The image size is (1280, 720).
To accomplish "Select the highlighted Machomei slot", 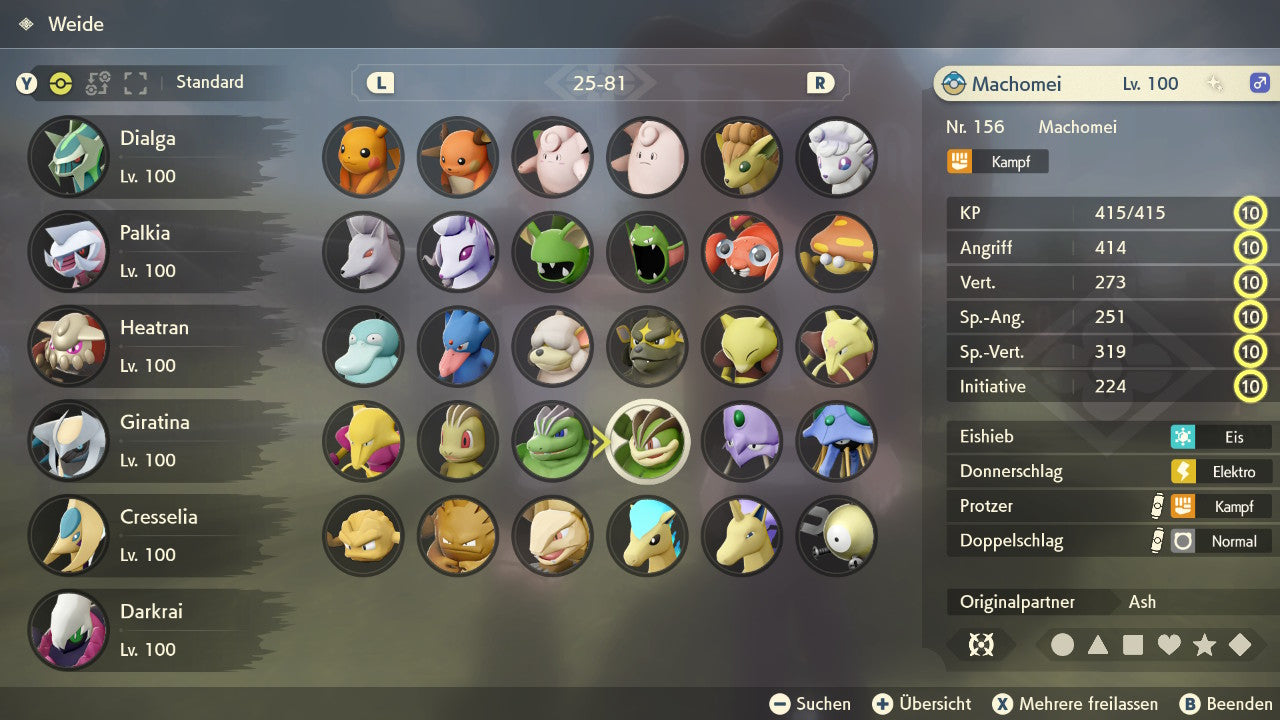I will click(x=648, y=441).
